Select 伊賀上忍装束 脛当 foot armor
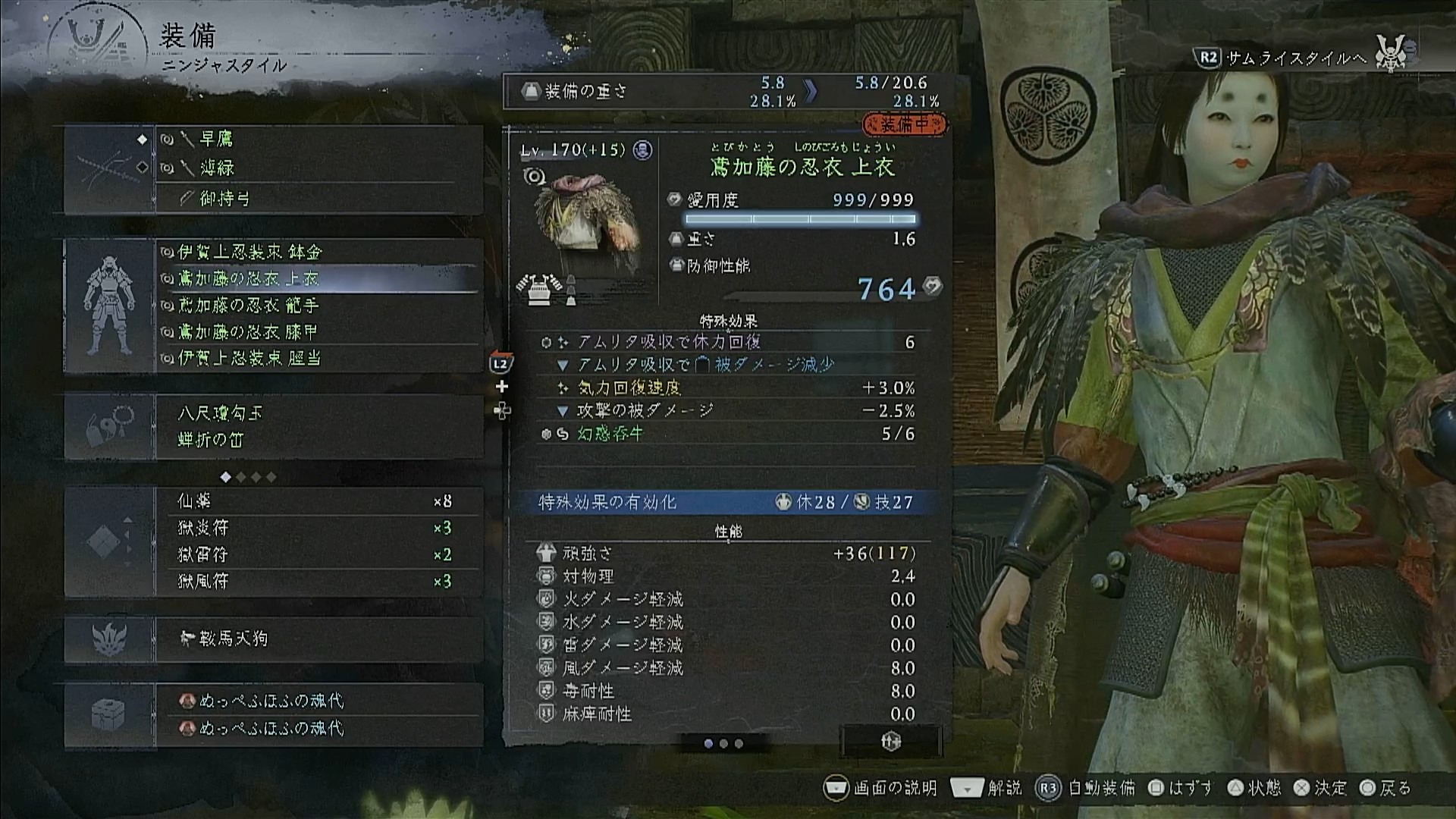Image resolution: width=1456 pixels, height=819 pixels. pyautogui.click(x=318, y=358)
